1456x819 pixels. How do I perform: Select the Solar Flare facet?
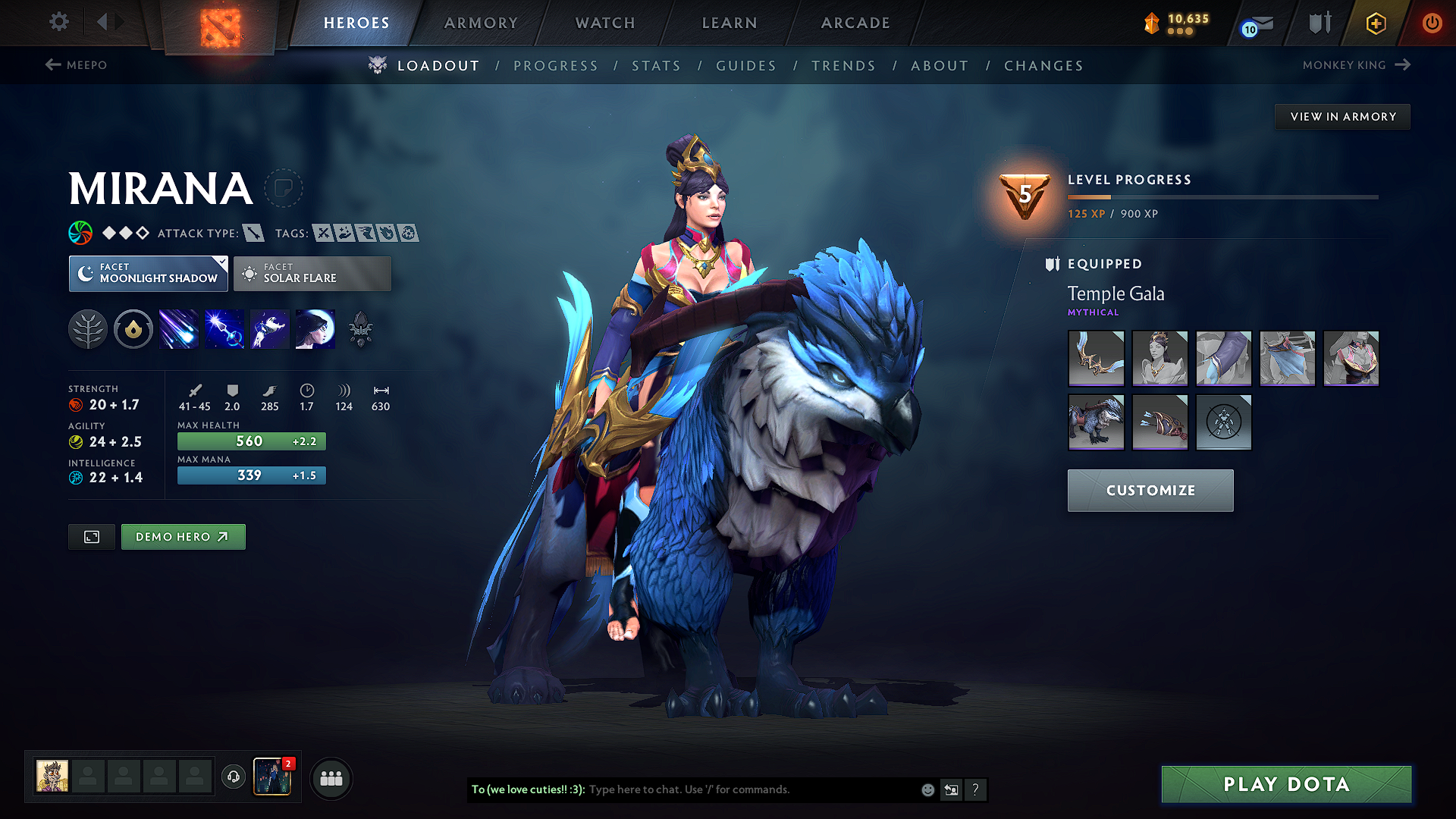click(312, 274)
